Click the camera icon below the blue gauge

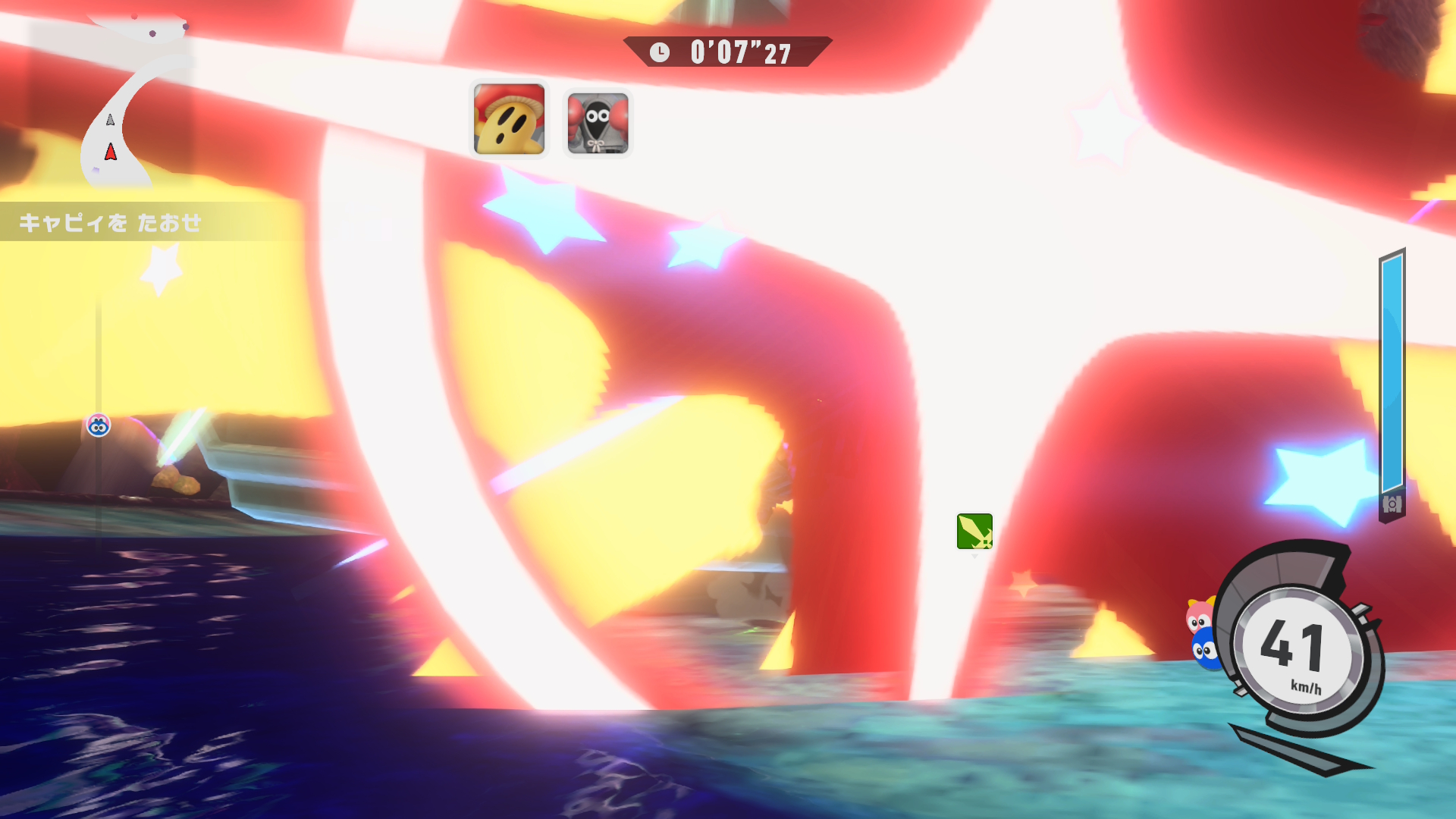1392,504
